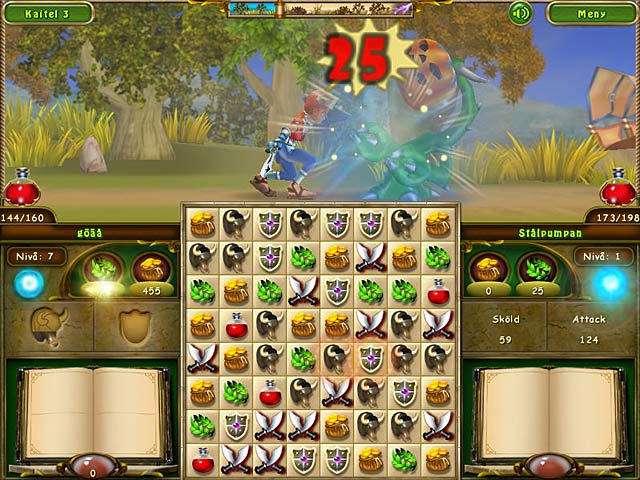This screenshot has height=480, width=640.
Task: Activate the player's glowing blue orb
Action: click(x=29, y=285)
